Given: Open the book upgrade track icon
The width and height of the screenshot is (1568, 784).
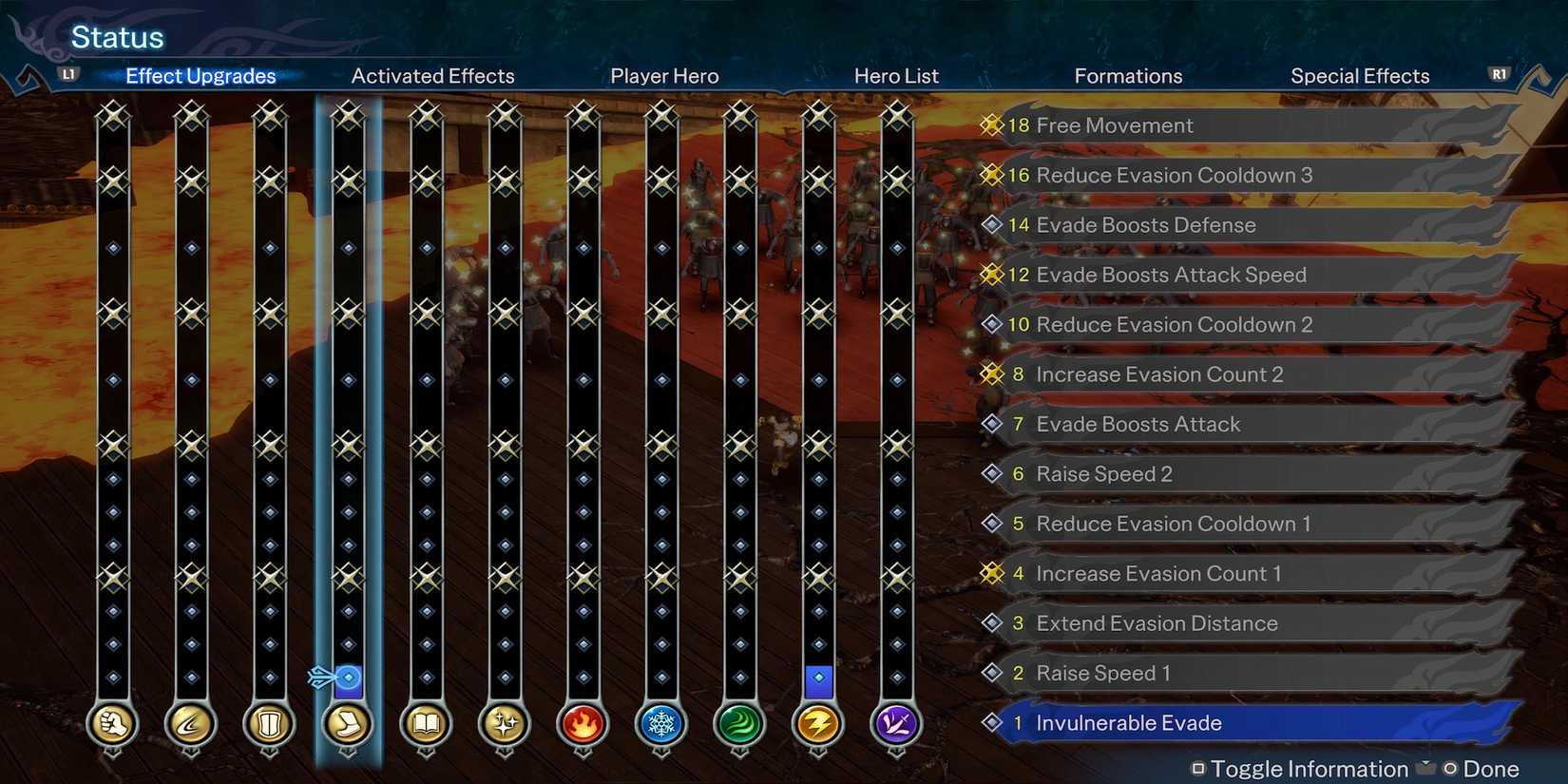Looking at the screenshot, I should 426,724.
